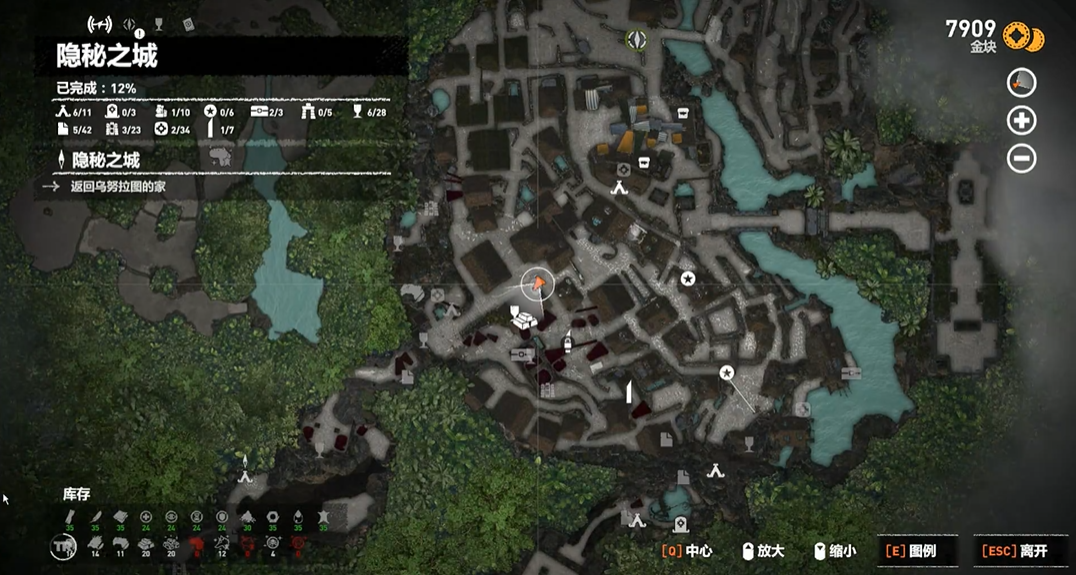The height and width of the screenshot is (575, 1076).
Task: Click the TR logo inventory icon
Action: [63, 546]
